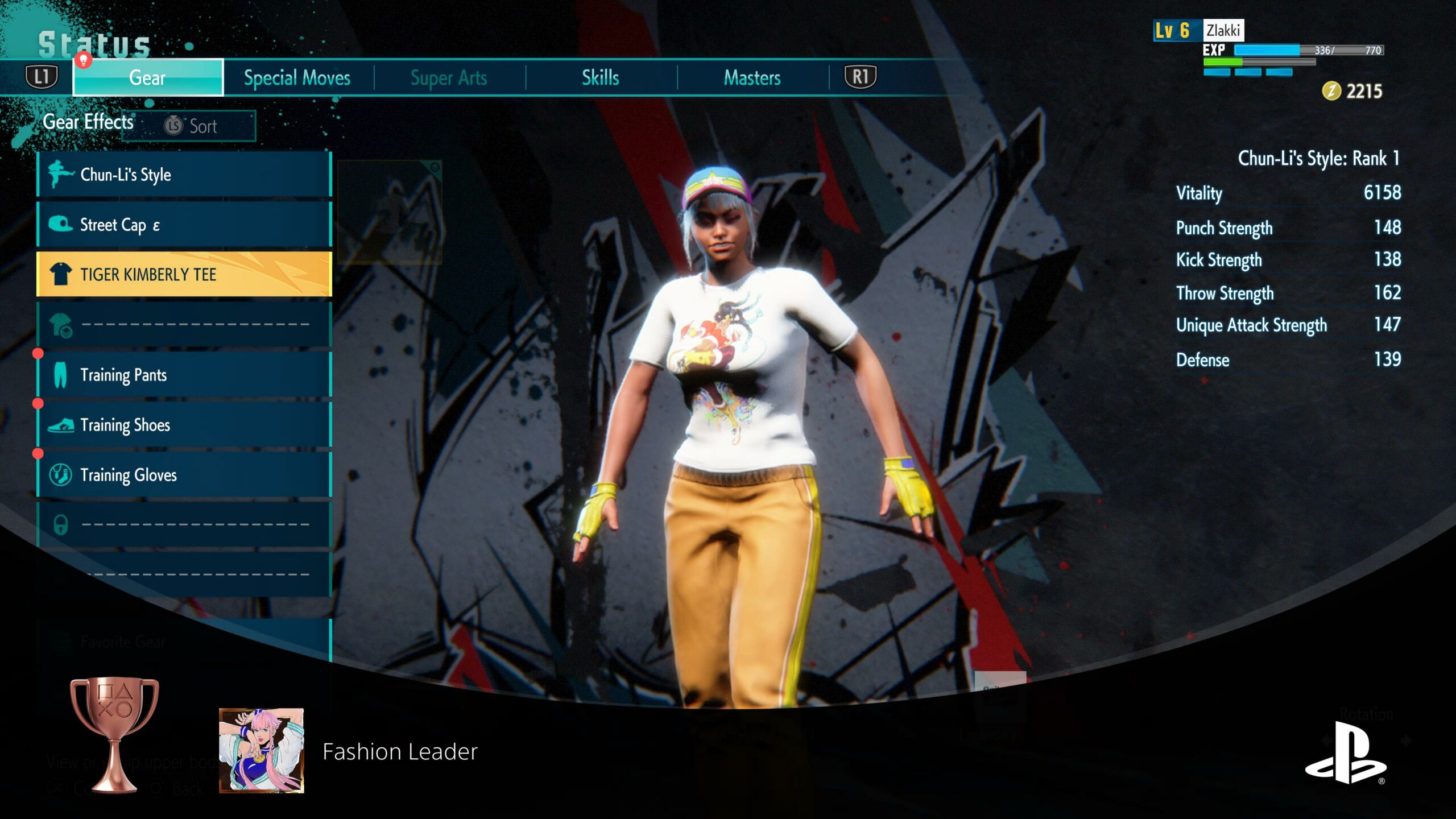Screen dimensions: 1456x819
Task: Open the Special Moves tab
Action: tap(297, 77)
